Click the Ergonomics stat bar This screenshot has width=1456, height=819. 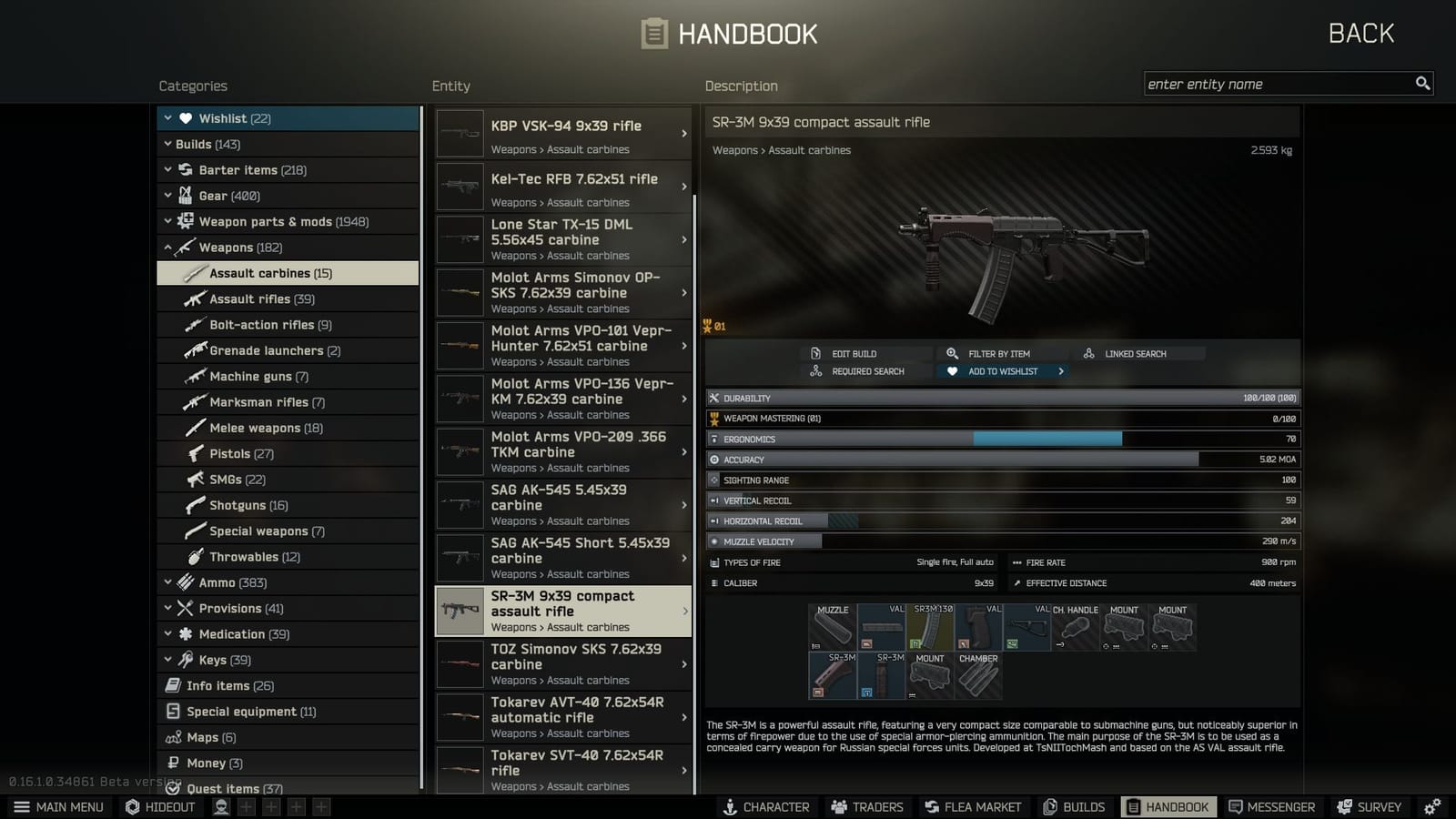(x=1001, y=439)
